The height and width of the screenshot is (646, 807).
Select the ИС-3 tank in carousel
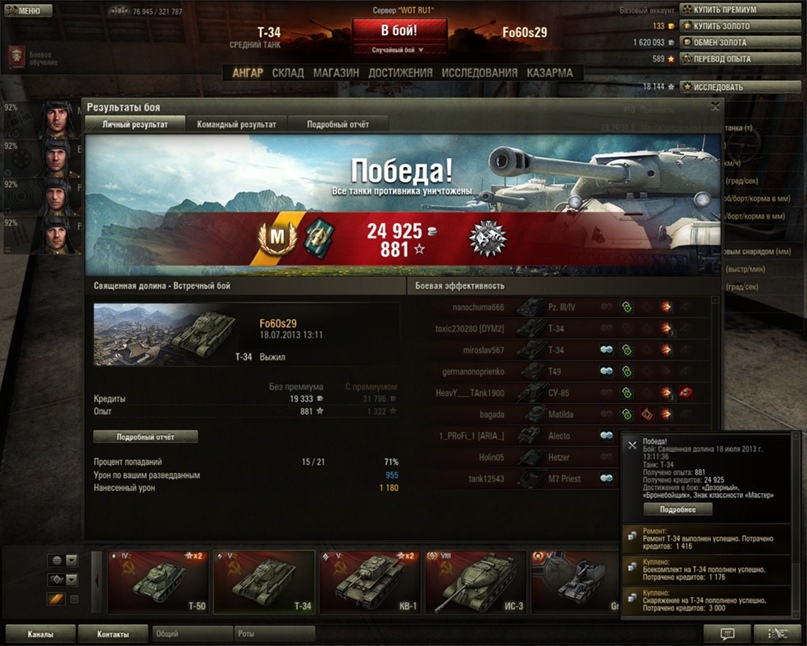pos(474,582)
